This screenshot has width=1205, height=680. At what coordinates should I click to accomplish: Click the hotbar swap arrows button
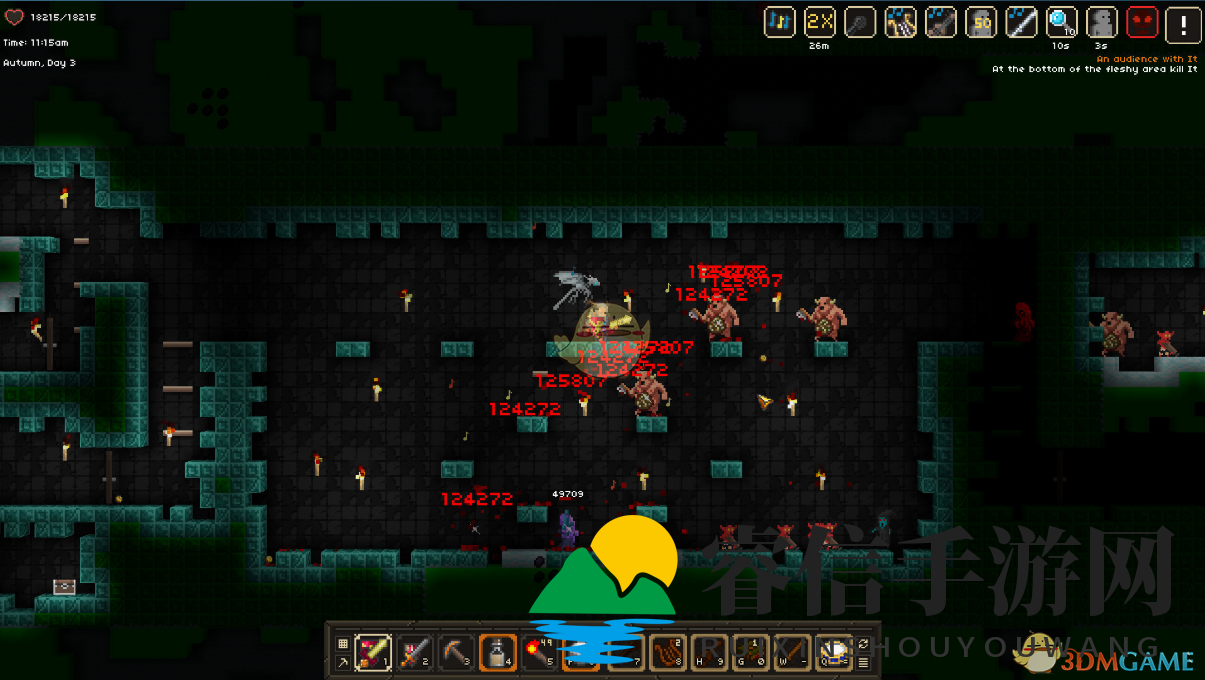[x=863, y=643]
